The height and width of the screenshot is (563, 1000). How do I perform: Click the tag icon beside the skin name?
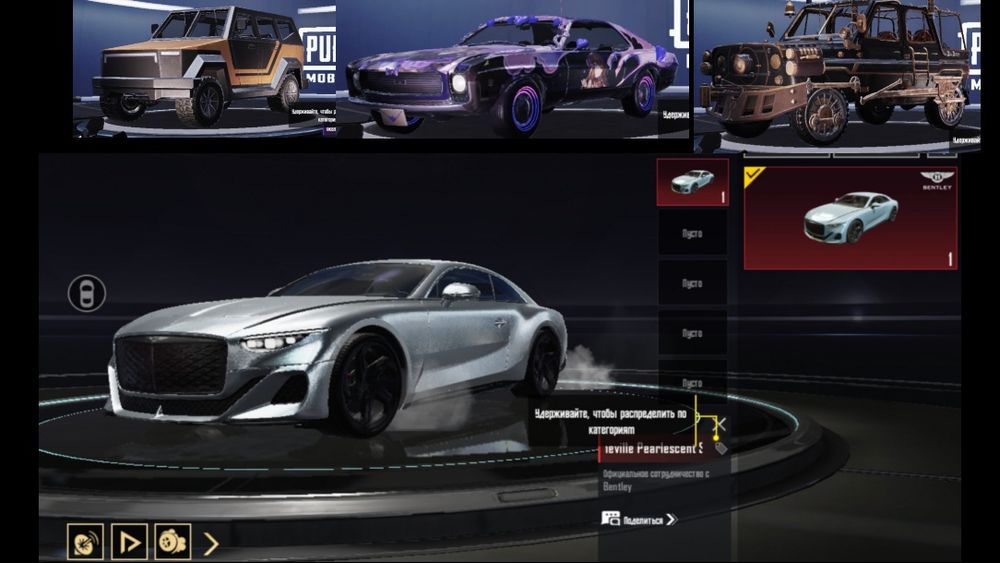(720, 448)
